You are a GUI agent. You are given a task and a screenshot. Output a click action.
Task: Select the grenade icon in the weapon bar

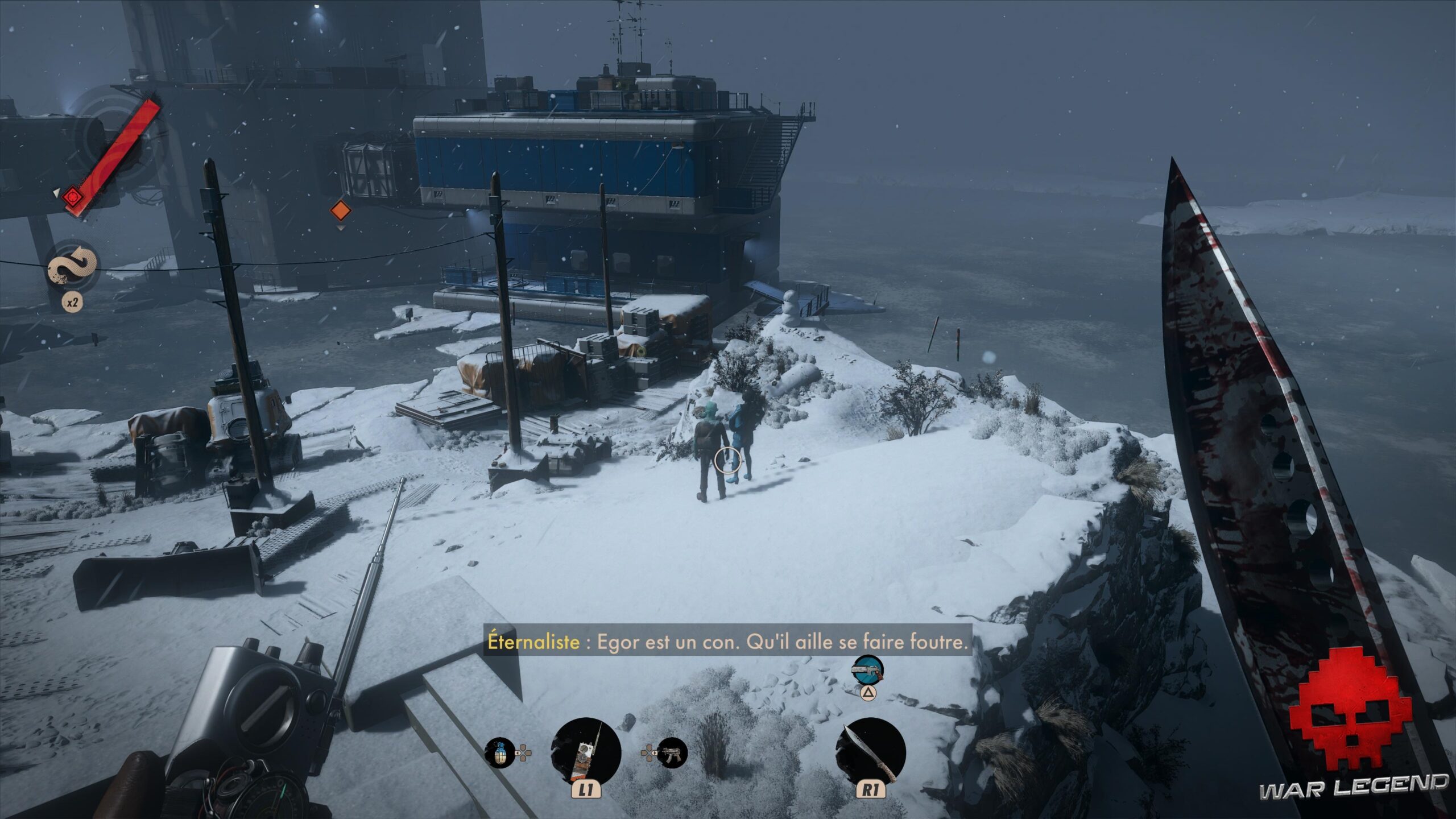click(x=499, y=753)
